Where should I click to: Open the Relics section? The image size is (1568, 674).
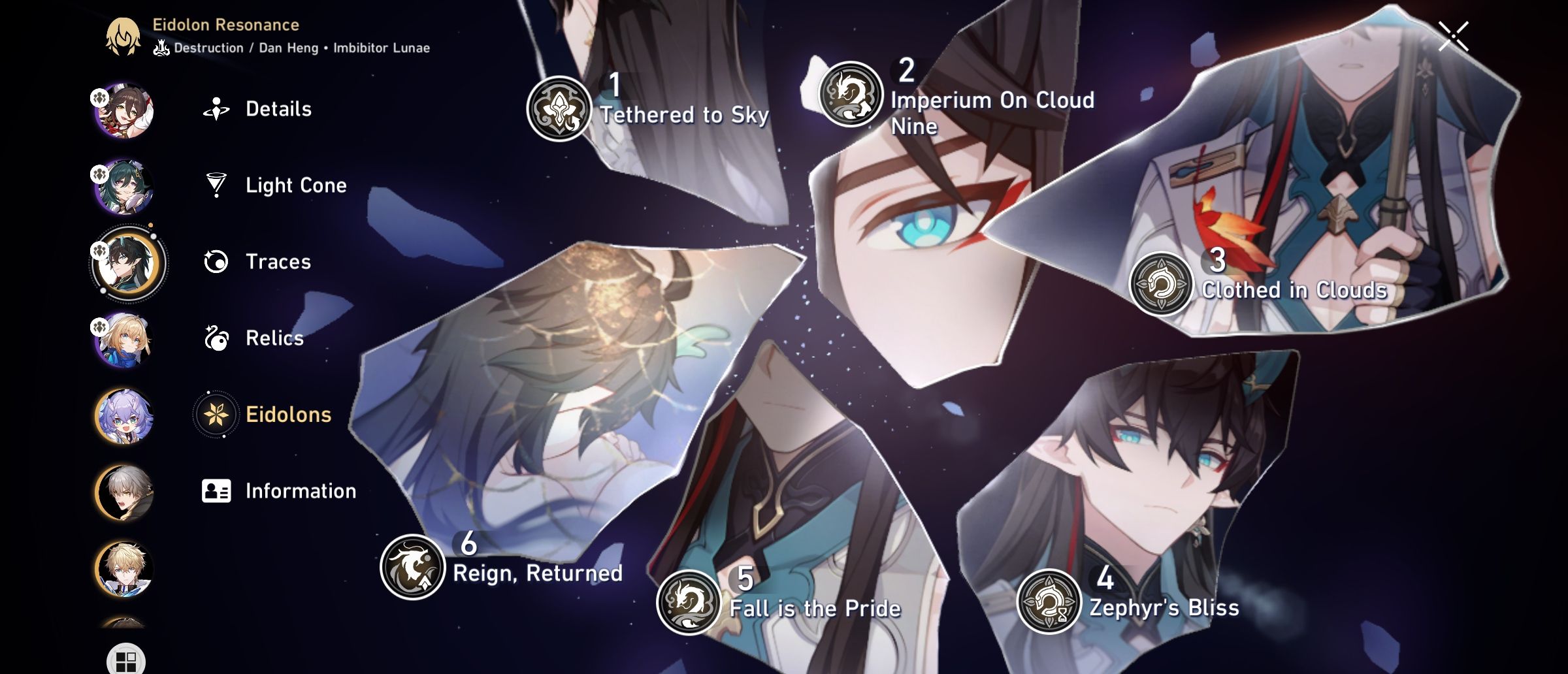point(274,338)
